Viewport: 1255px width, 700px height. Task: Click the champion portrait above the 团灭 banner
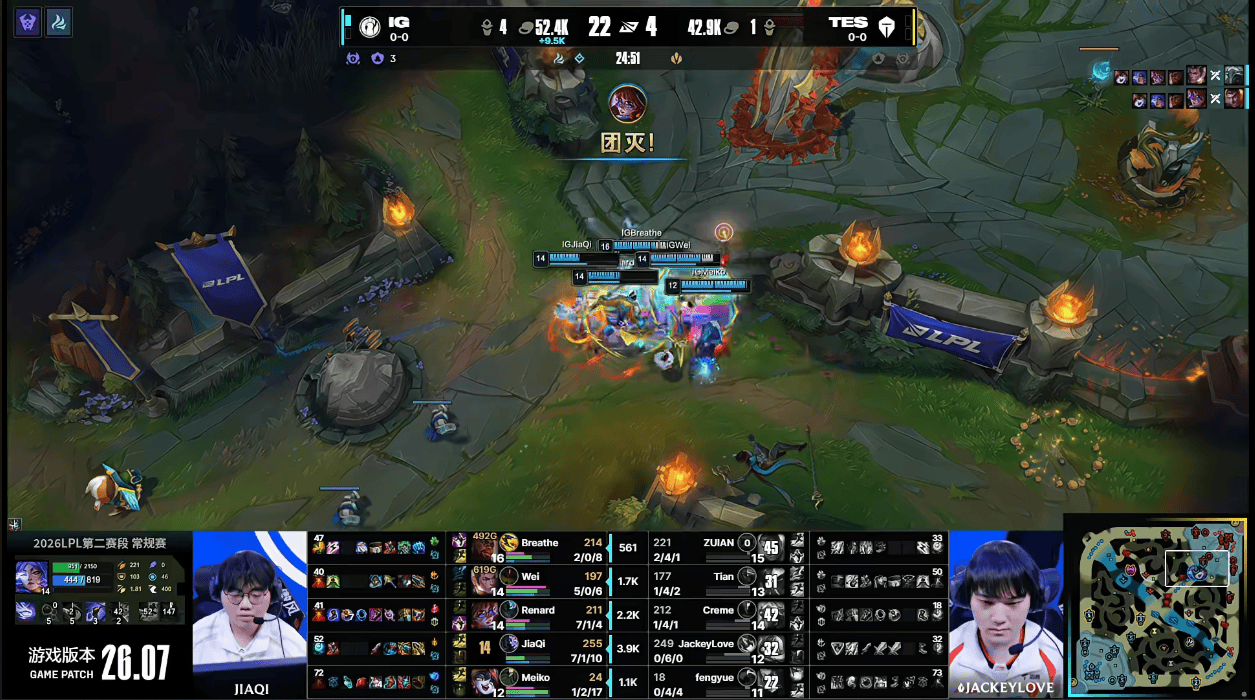(627, 104)
